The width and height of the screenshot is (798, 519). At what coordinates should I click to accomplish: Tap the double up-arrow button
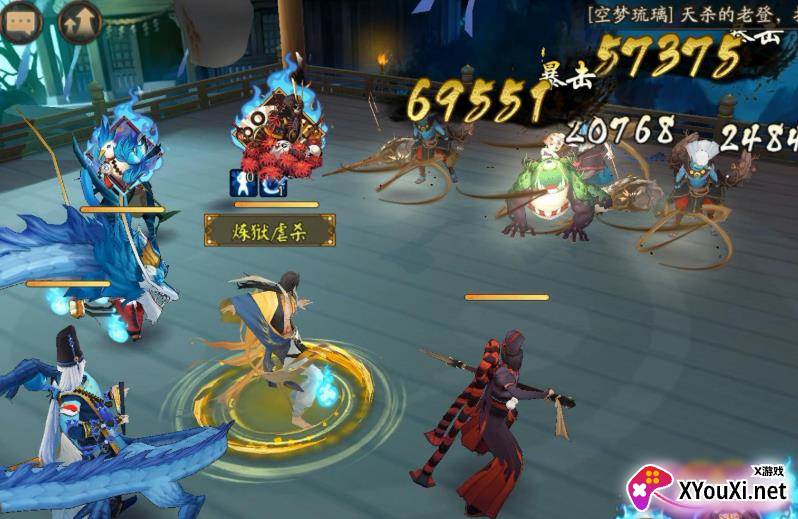pos(79,22)
